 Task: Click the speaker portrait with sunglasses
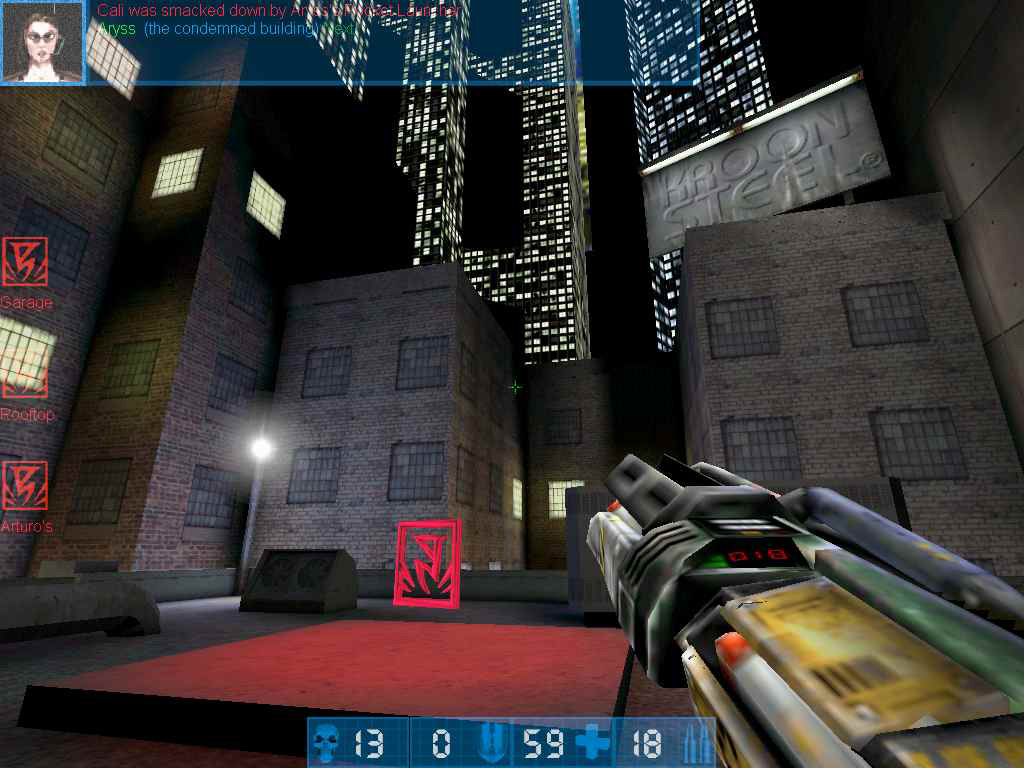(42, 42)
